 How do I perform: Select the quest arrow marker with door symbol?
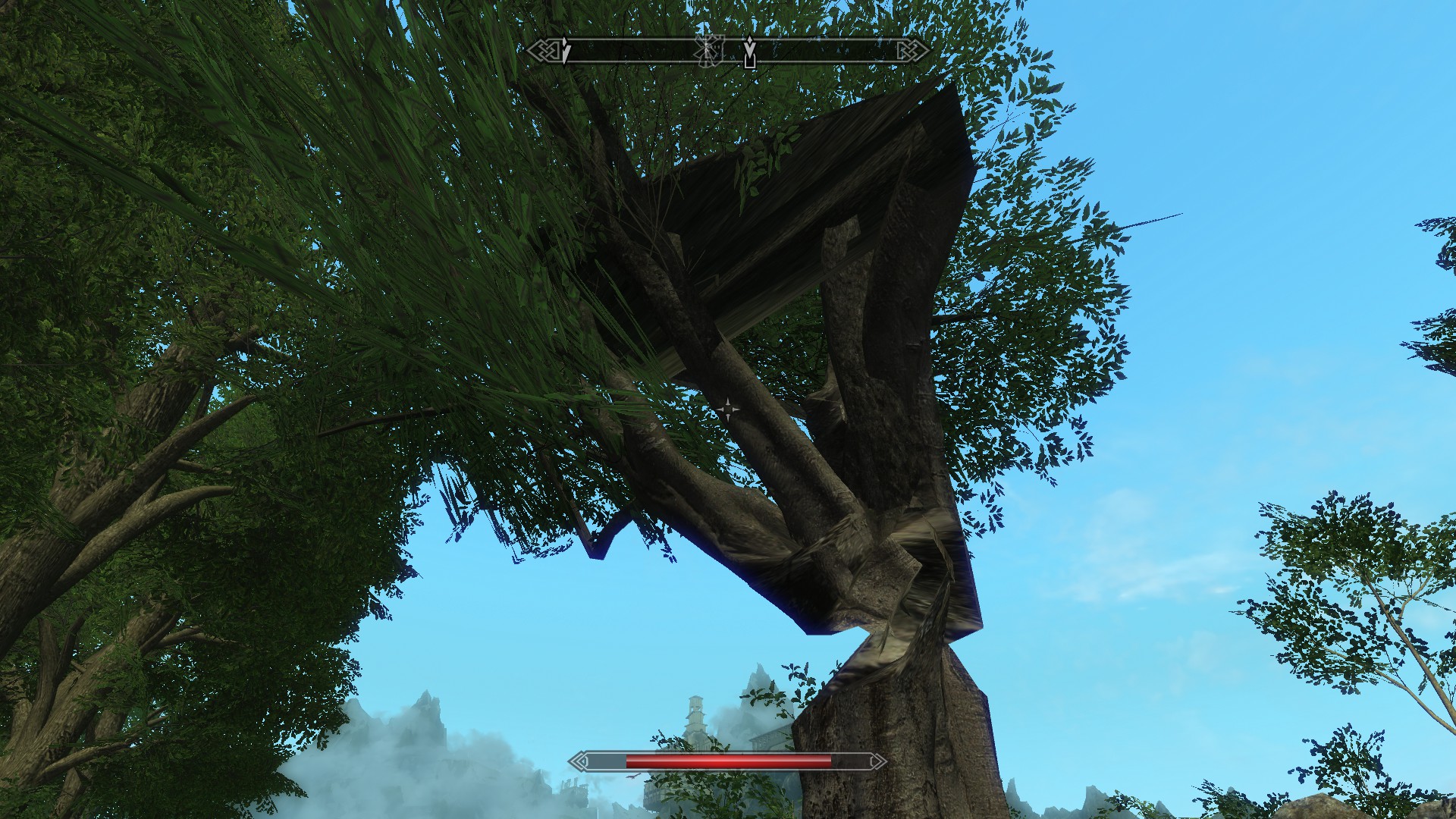[x=749, y=52]
